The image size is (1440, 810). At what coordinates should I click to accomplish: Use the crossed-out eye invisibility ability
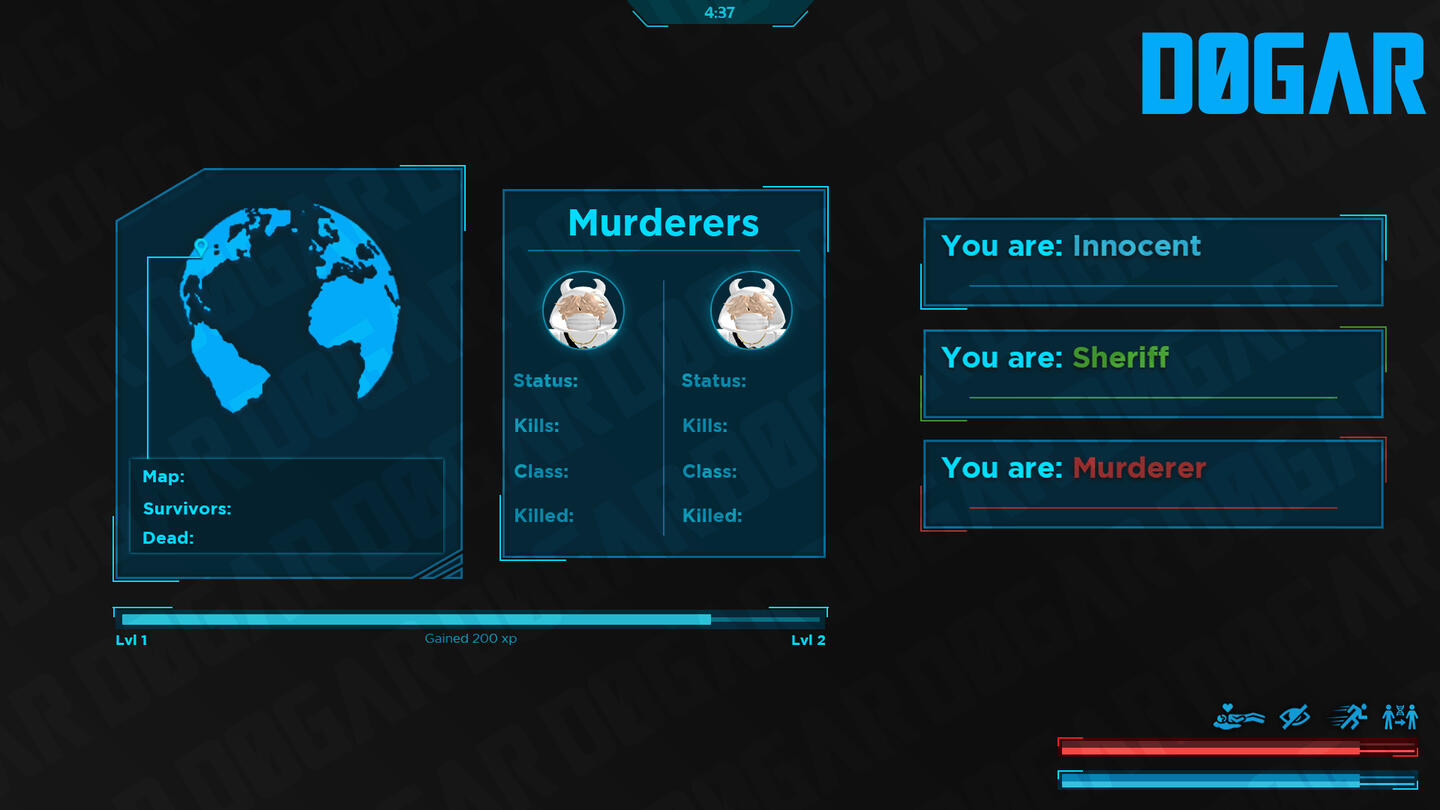pyautogui.click(x=1295, y=716)
